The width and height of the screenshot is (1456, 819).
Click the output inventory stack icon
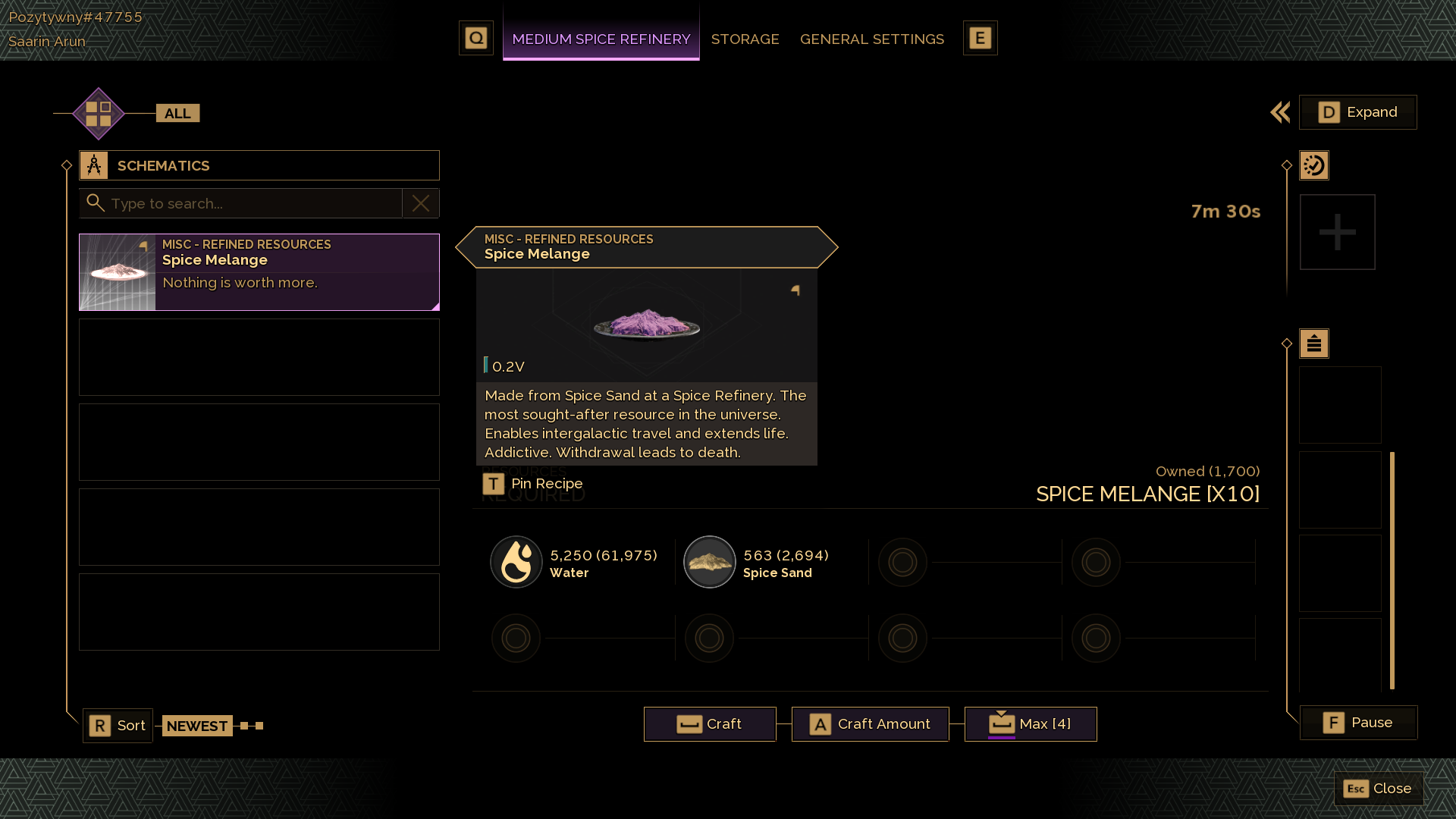tap(1314, 344)
